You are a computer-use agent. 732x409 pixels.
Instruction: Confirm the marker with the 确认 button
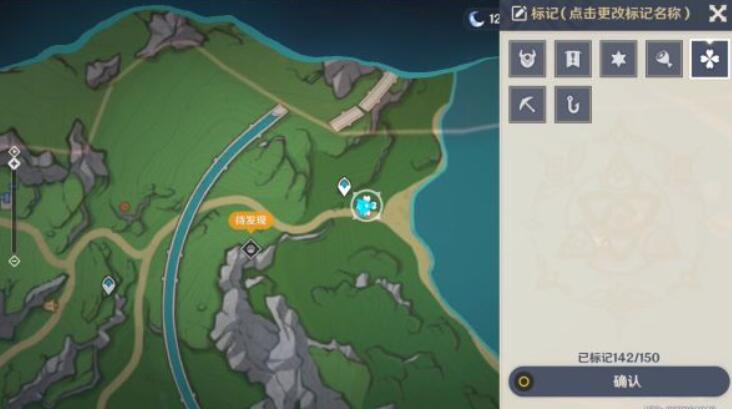tap(619, 381)
